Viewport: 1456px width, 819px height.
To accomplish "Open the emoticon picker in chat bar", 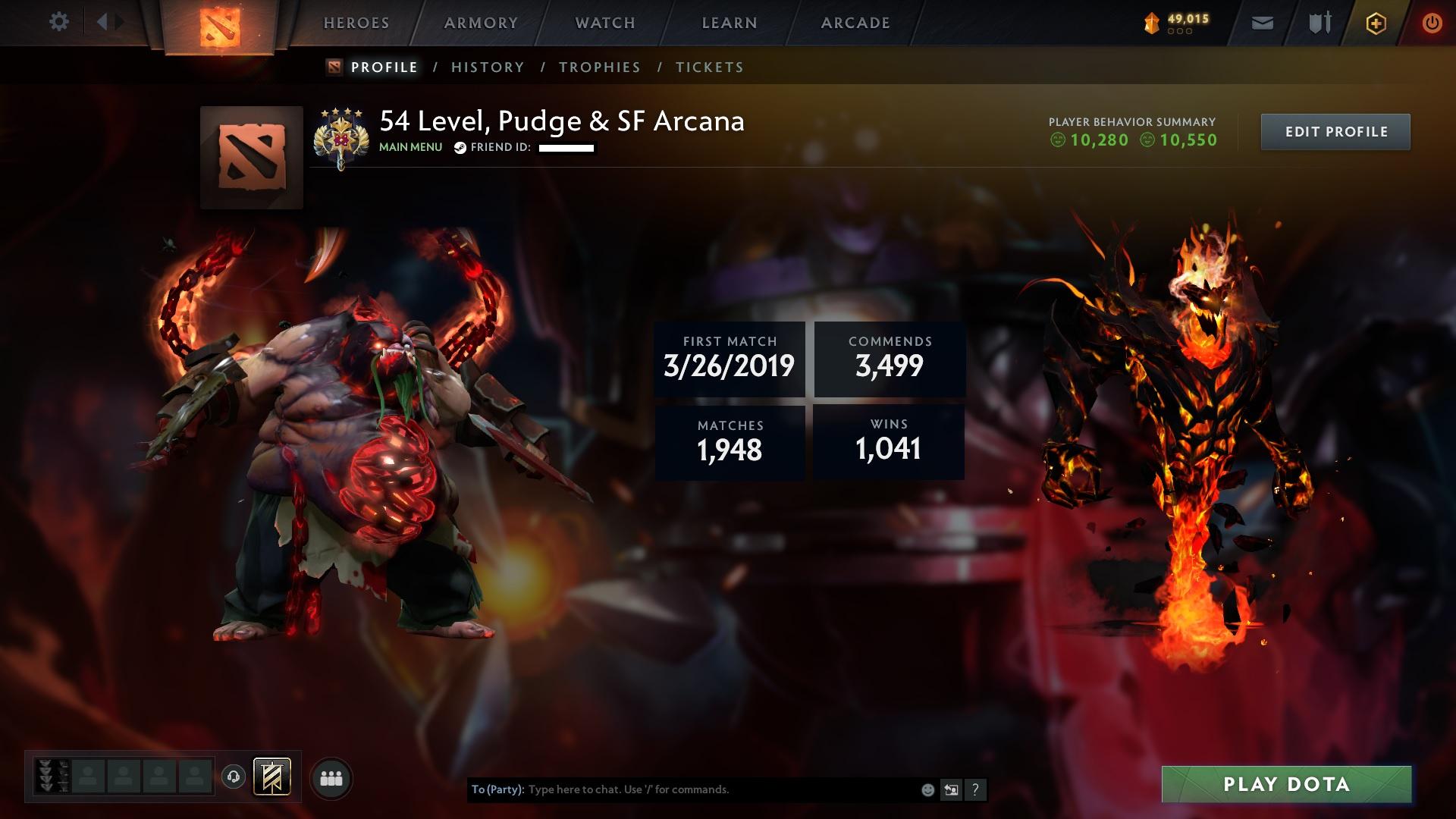I will click(927, 790).
